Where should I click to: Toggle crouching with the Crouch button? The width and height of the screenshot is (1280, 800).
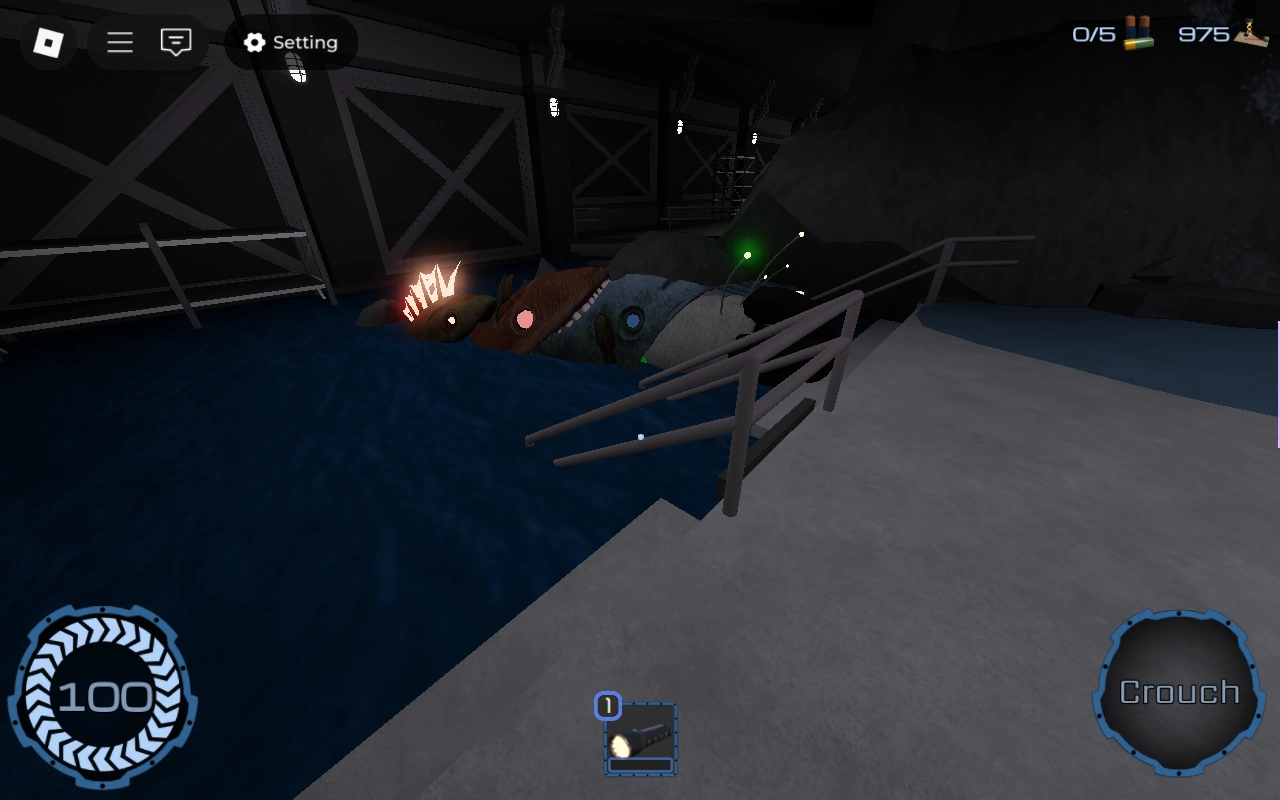[x=1178, y=690]
